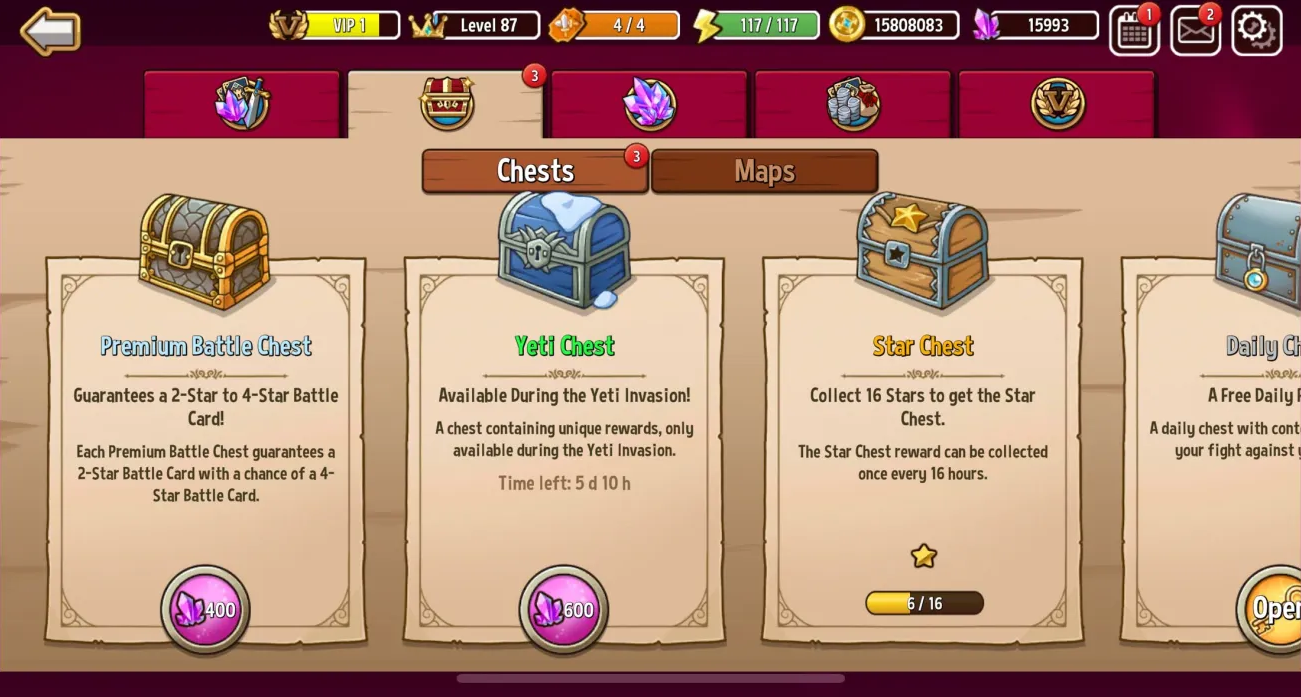Switch to the VIP emblem tab
Viewport: 1301px width, 697px height.
coord(1057,104)
